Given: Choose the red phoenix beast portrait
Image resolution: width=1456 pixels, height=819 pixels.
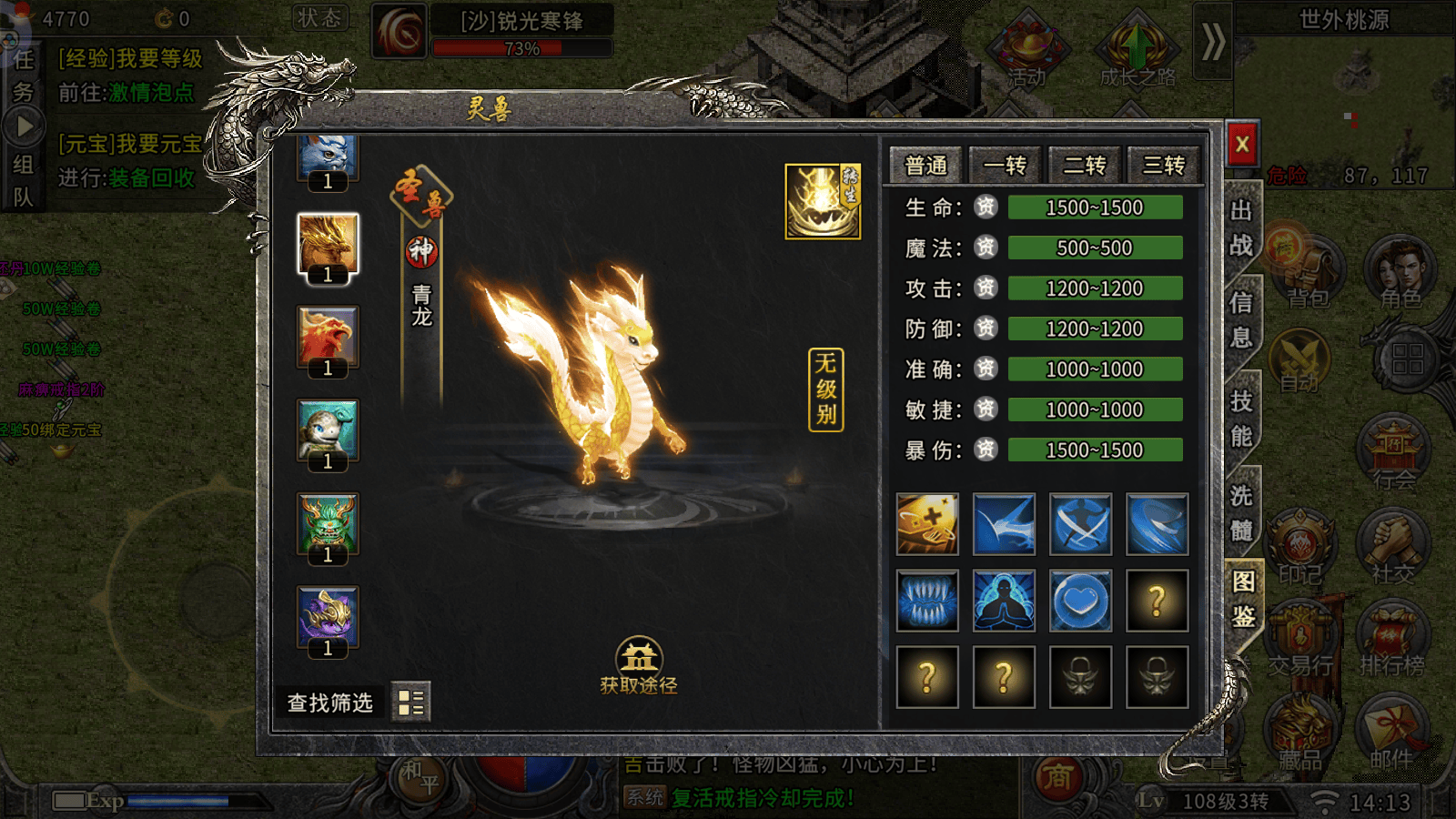Looking at the screenshot, I should pyautogui.click(x=328, y=337).
